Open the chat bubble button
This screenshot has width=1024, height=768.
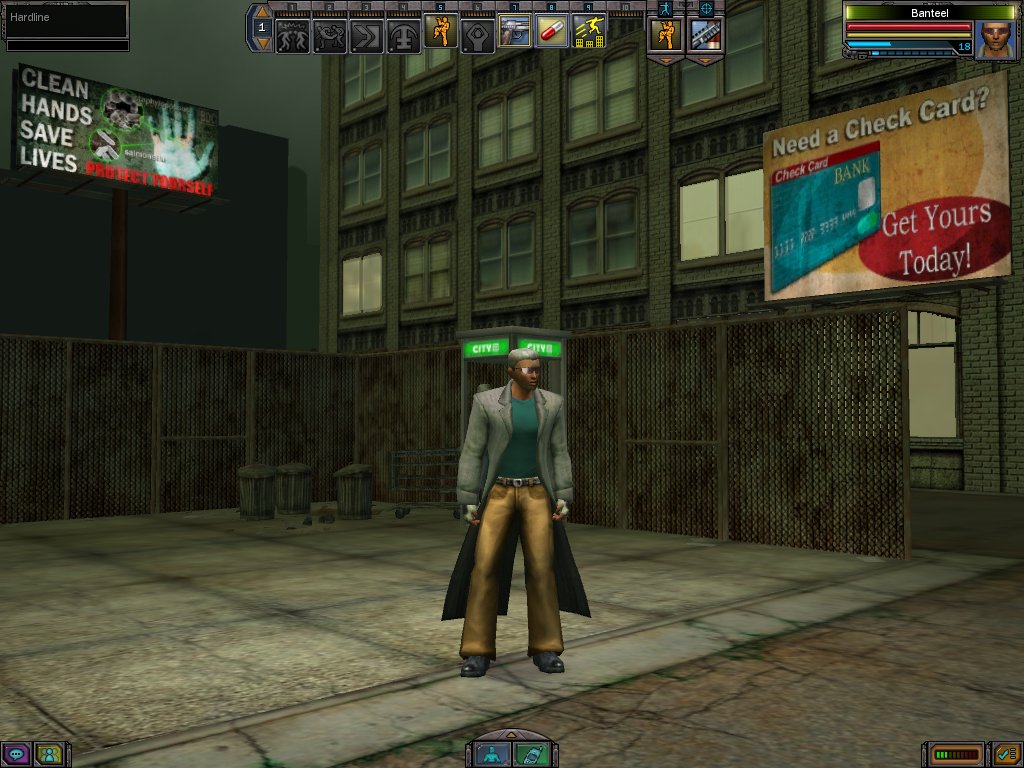15,754
